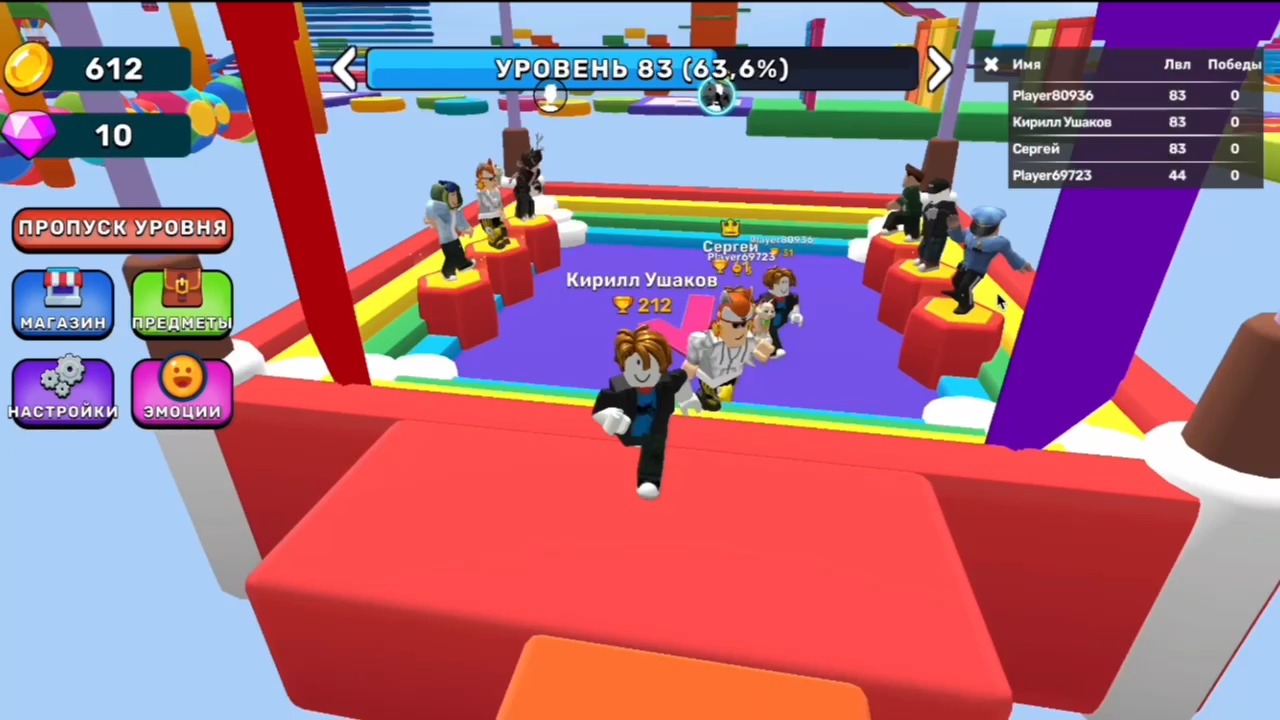Select Кирилл Ушаков in the leaderboard
The width and height of the screenshot is (1280, 720).
click(1062, 121)
